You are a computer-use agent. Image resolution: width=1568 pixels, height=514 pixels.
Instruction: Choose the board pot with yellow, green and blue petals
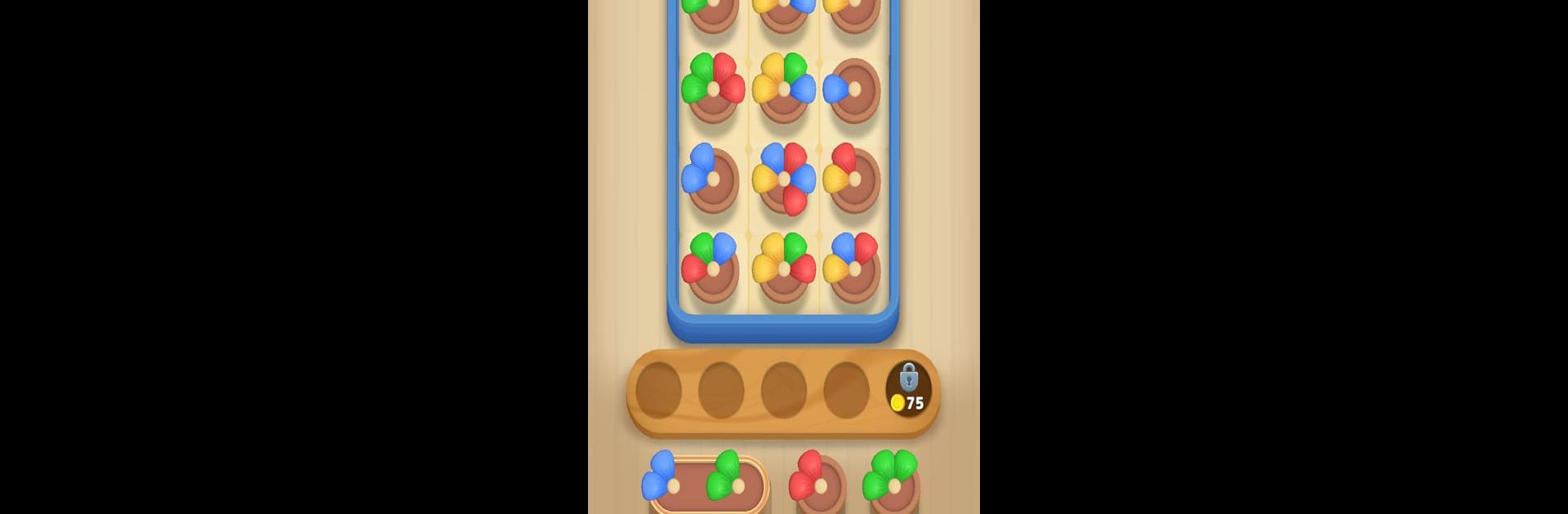784,88
